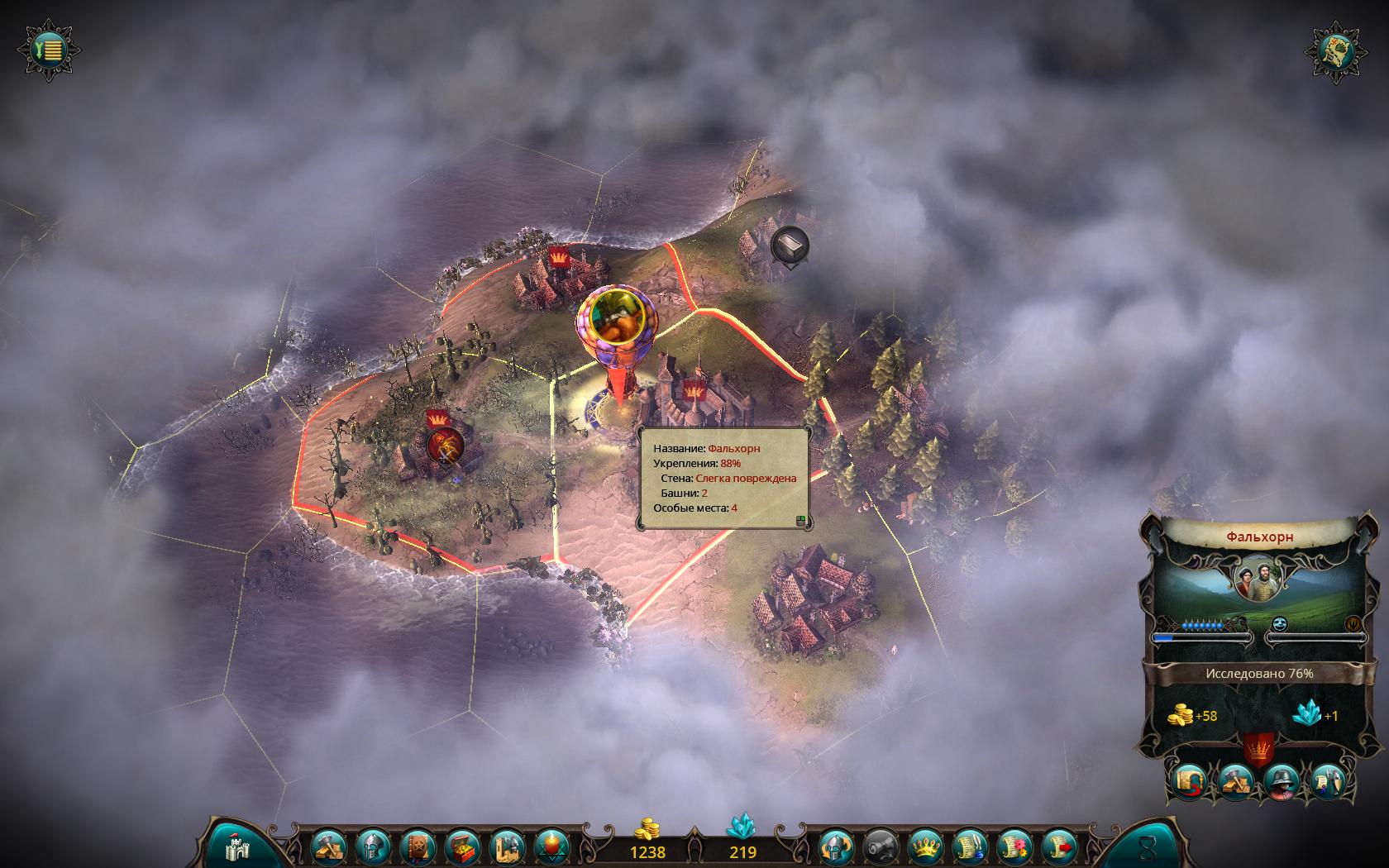
Task: Open the main menu list icon
Action: [50, 50]
